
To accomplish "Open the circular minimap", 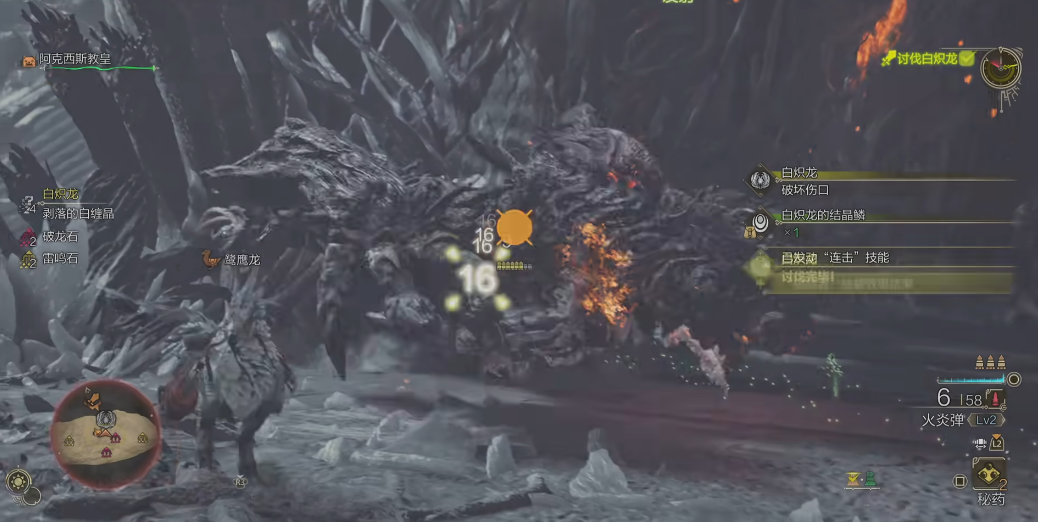I will (x=105, y=426).
